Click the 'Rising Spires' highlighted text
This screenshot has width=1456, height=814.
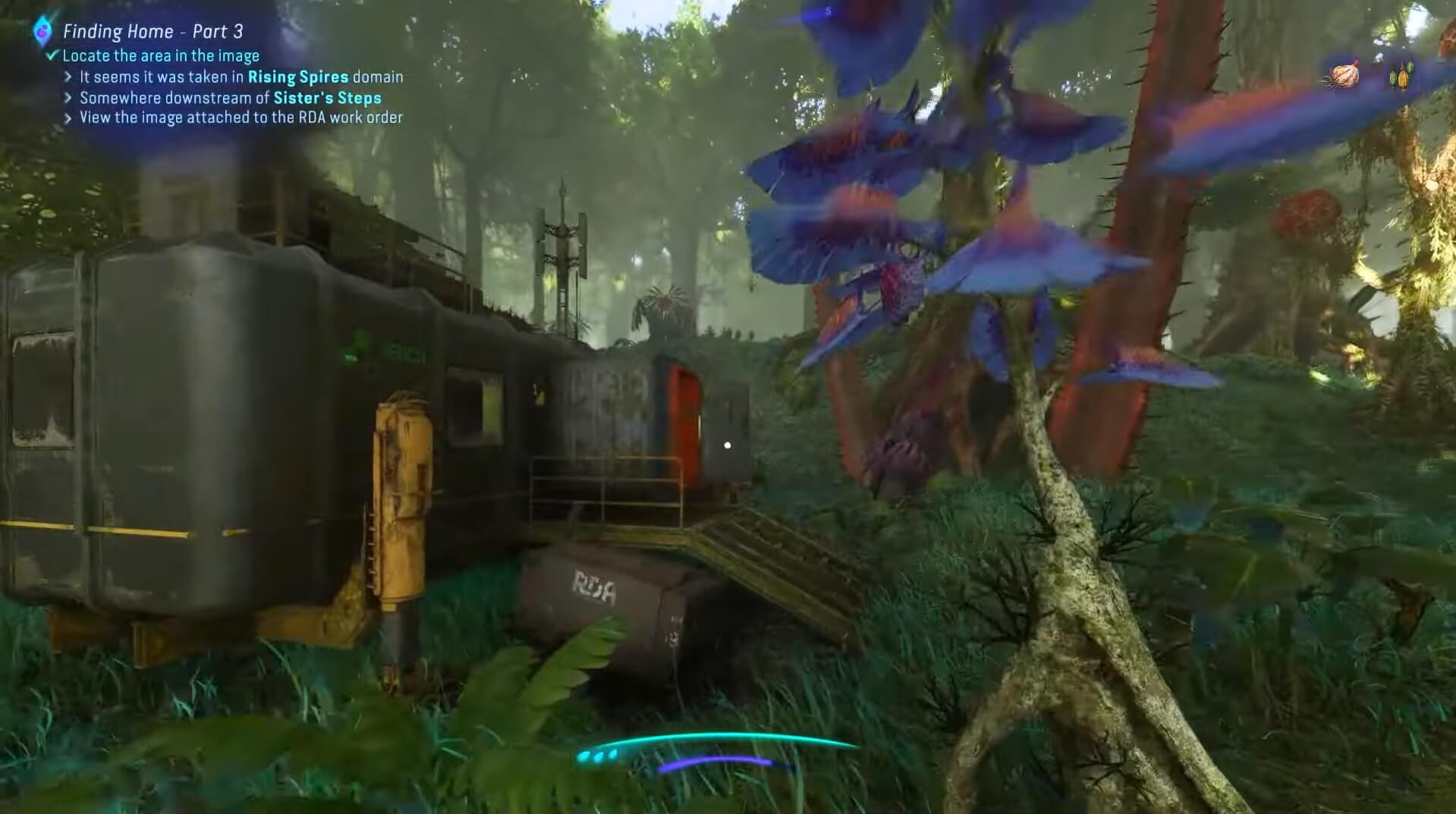298,77
